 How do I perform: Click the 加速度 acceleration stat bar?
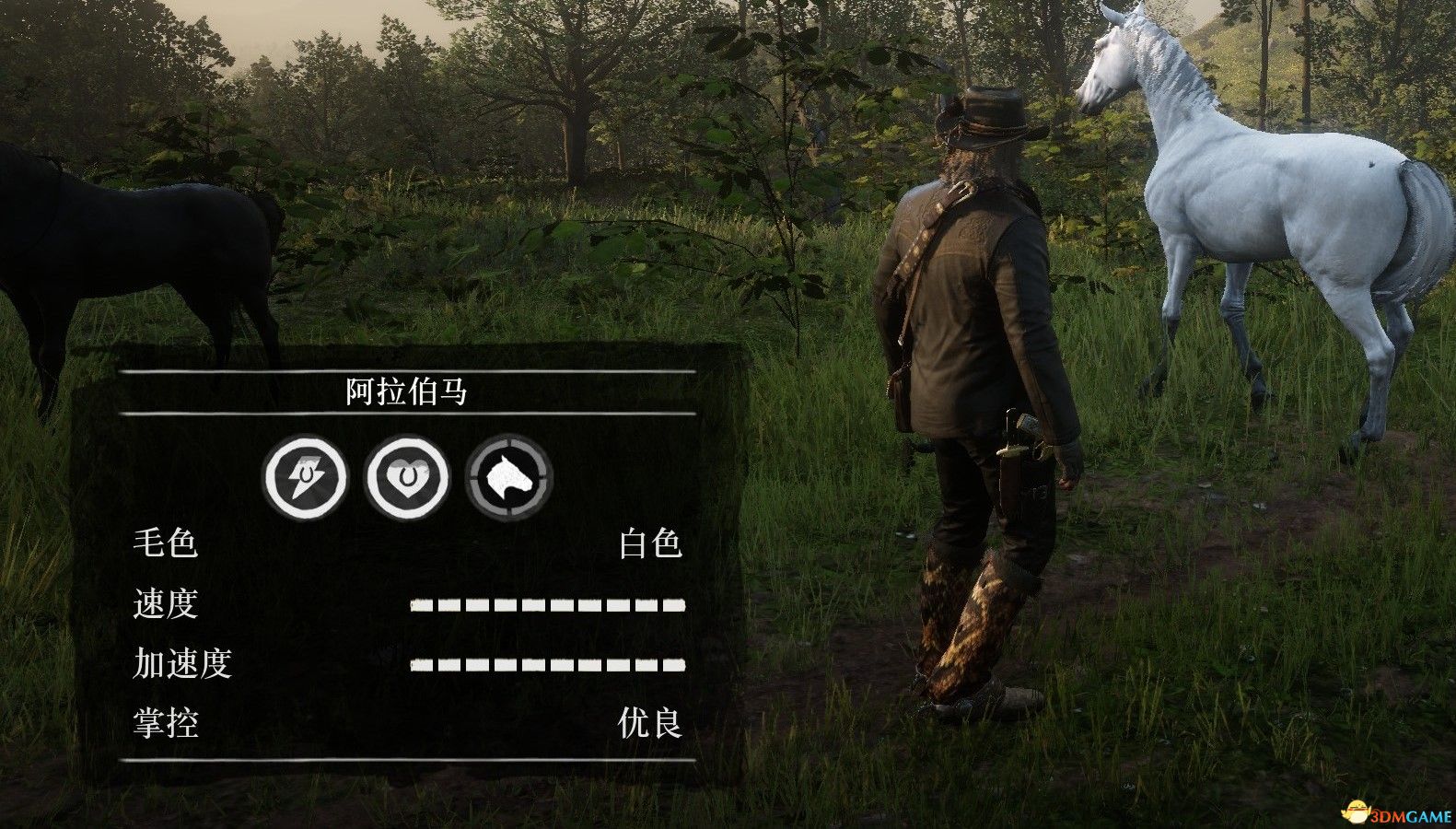(x=549, y=663)
